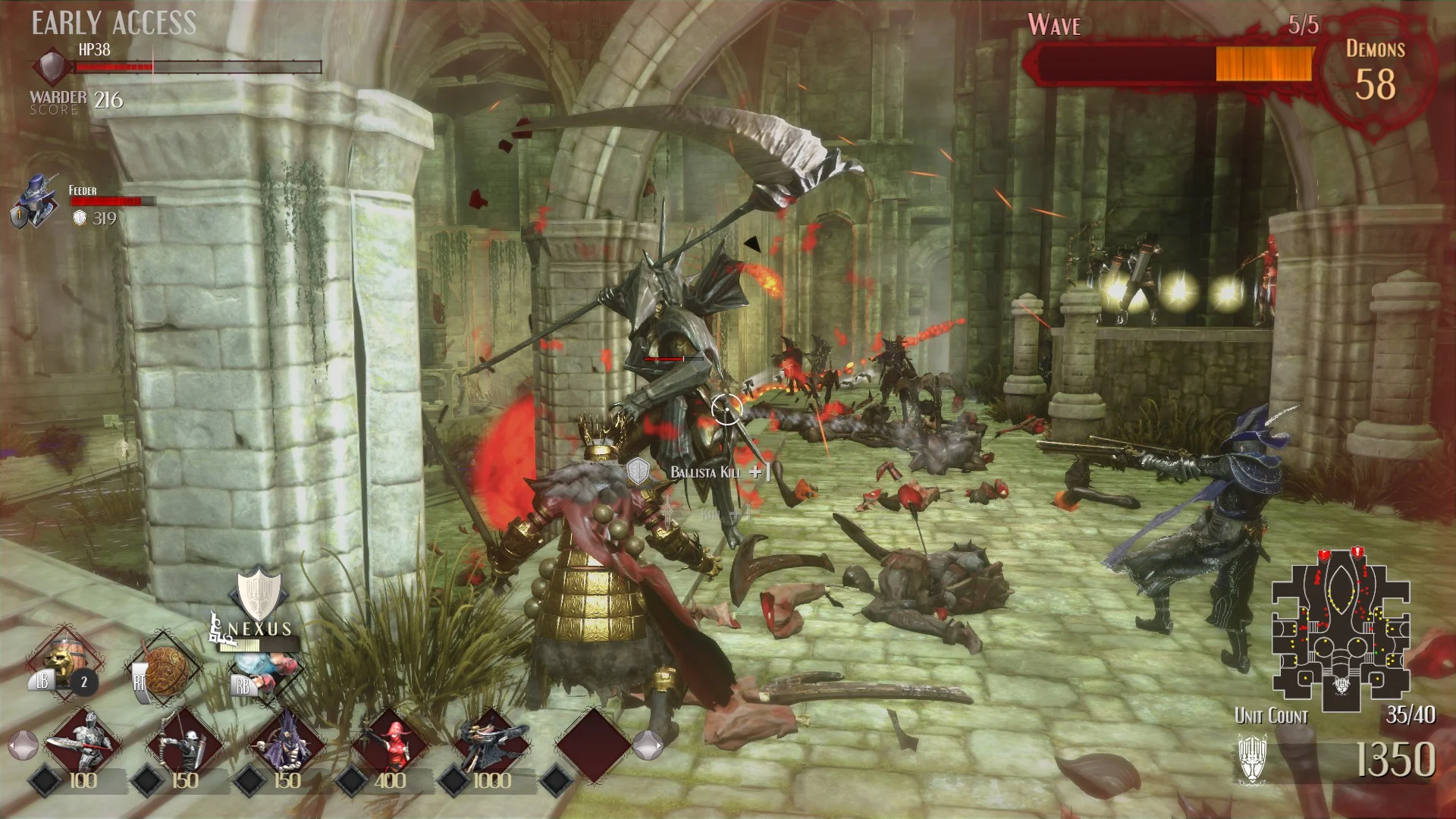Select the armored knight unit costing 100
This screenshot has width=1456, height=819.
pyautogui.click(x=83, y=742)
